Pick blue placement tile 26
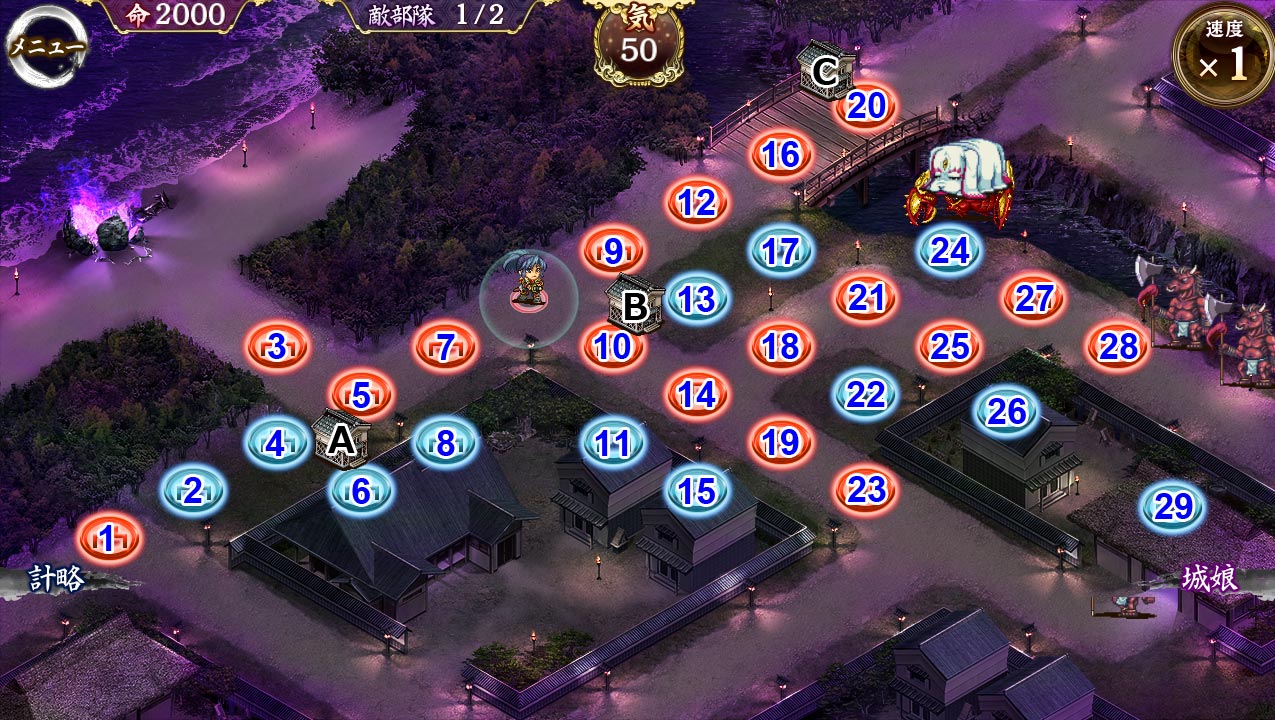The image size is (1275, 720). pyautogui.click(x=1008, y=411)
